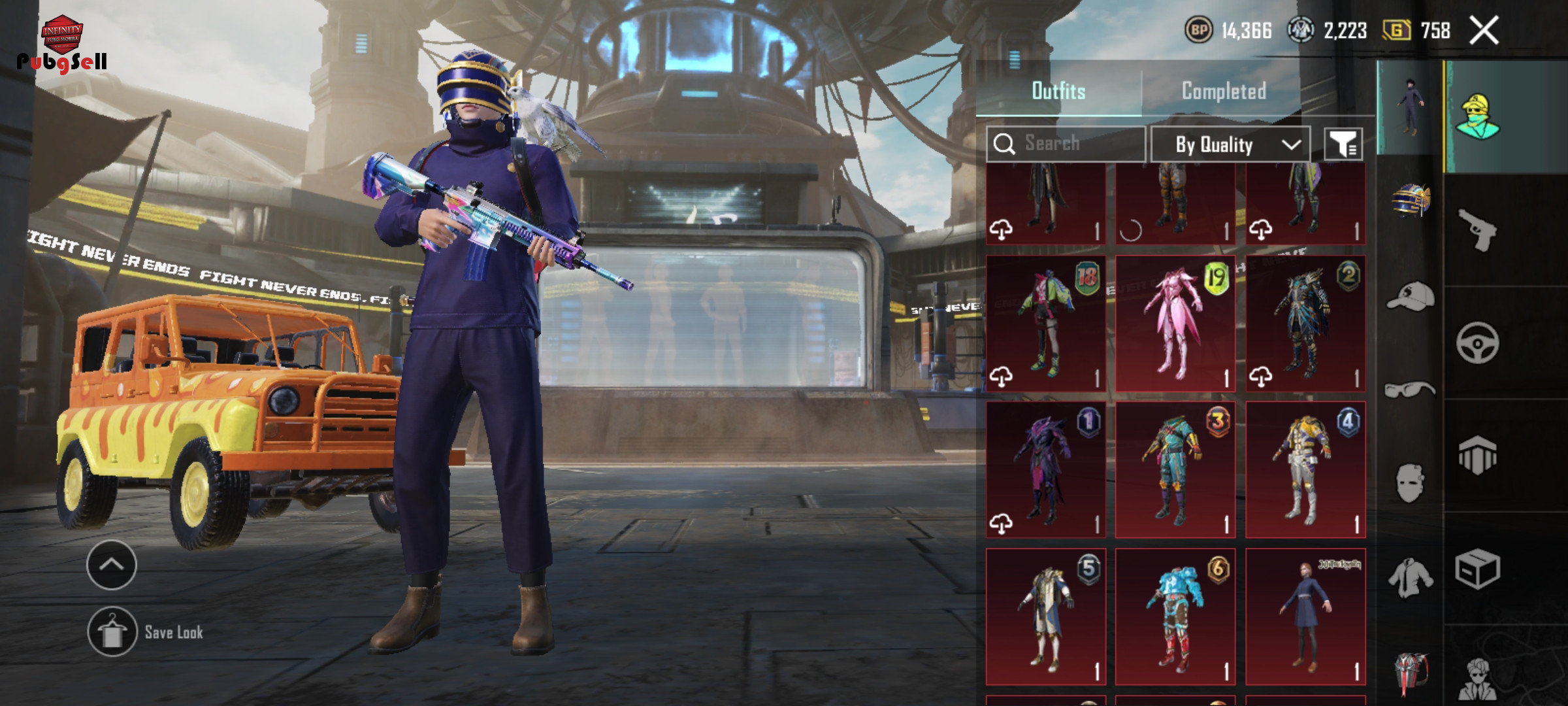Open the pistol weapons category
This screenshot has width=1568, height=706.
[1478, 229]
